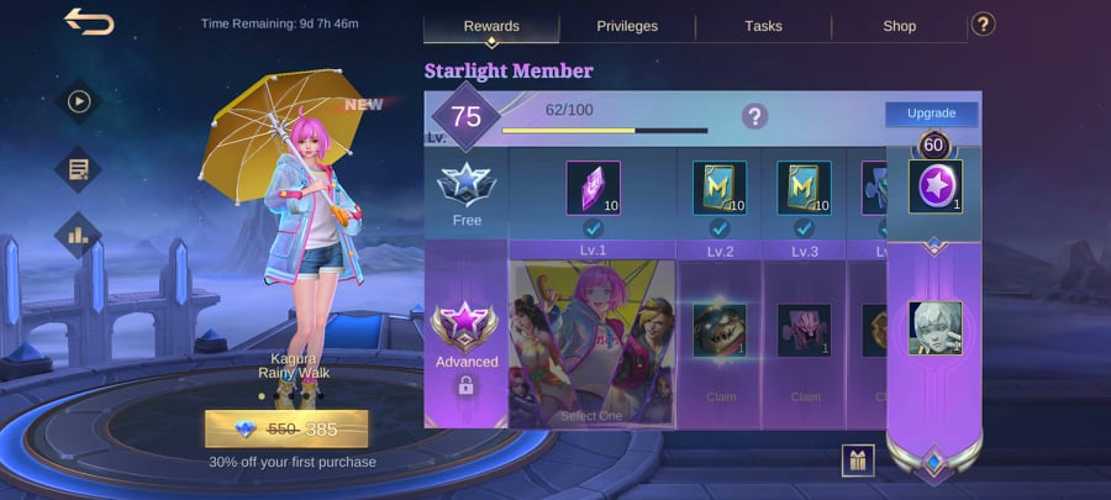Unlock the Advanced Starlight tier
Image resolution: width=1111 pixels, height=500 pixels.
pyautogui.click(x=466, y=345)
